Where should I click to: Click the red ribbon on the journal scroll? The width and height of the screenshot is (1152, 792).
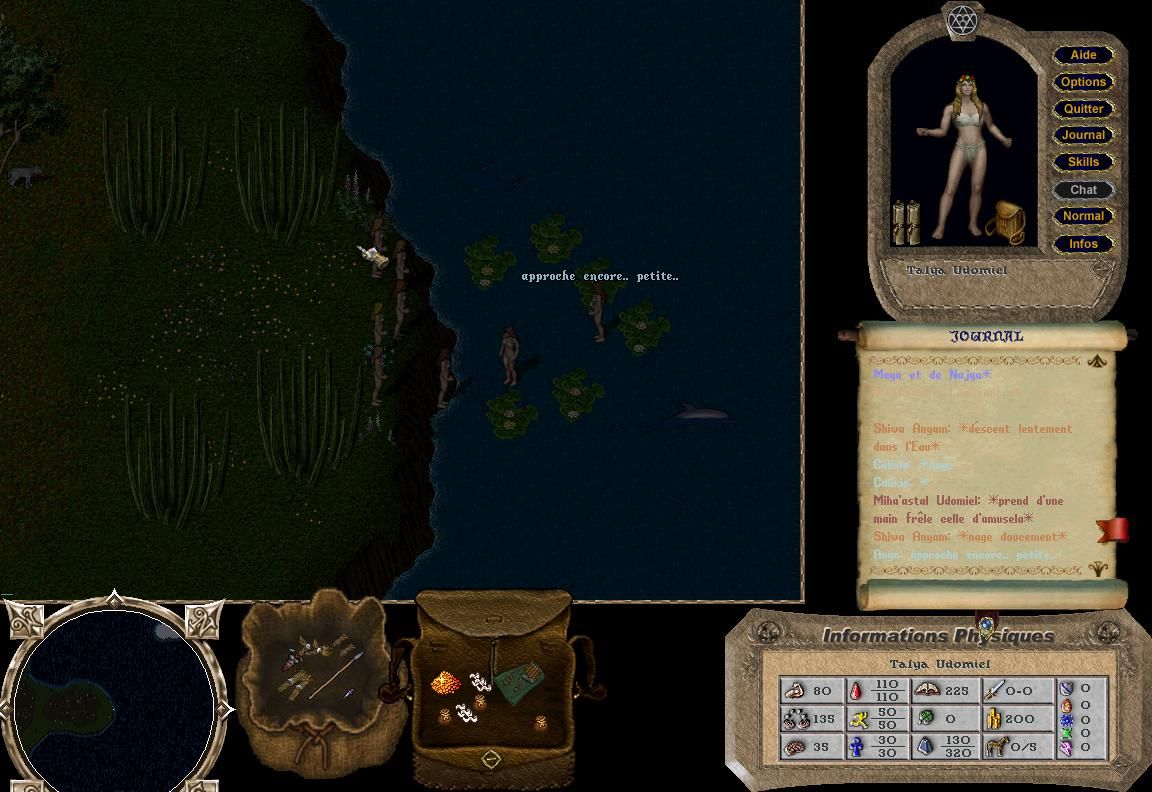tap(1114, 530)
